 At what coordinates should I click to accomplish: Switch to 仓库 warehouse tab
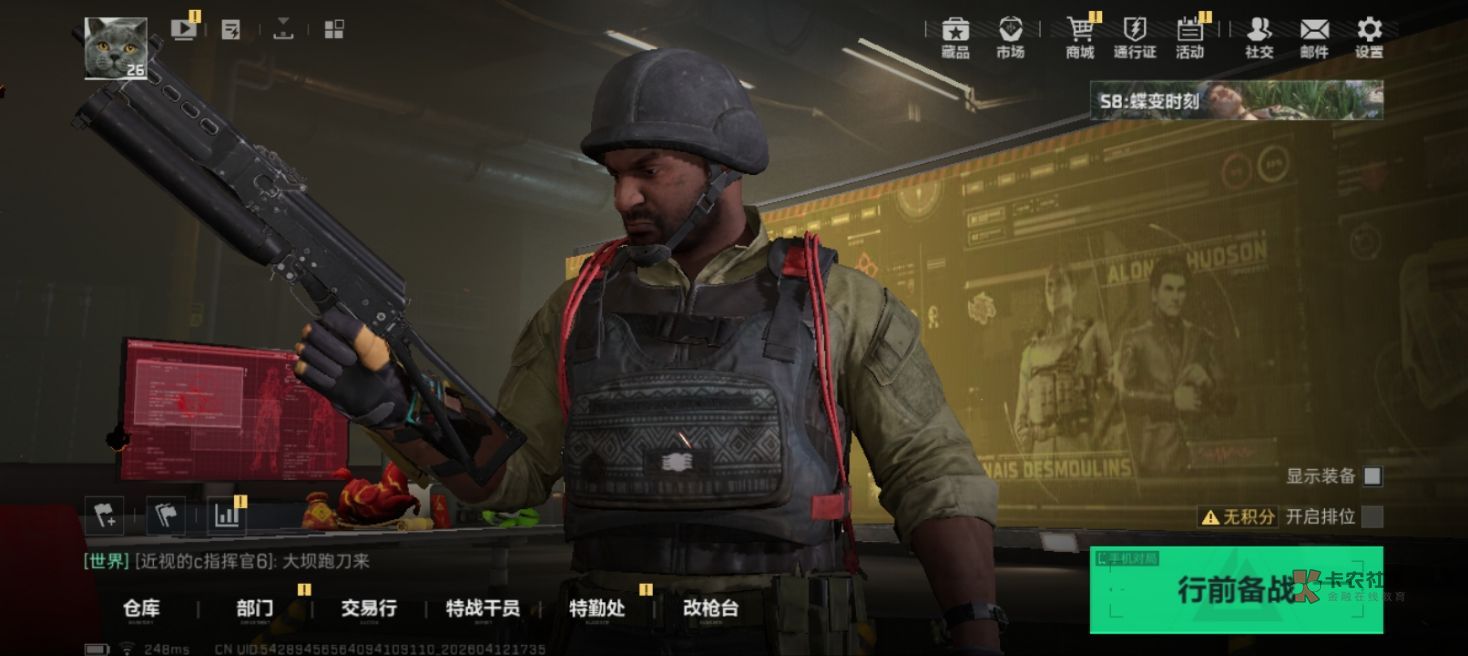pos(141,608)
